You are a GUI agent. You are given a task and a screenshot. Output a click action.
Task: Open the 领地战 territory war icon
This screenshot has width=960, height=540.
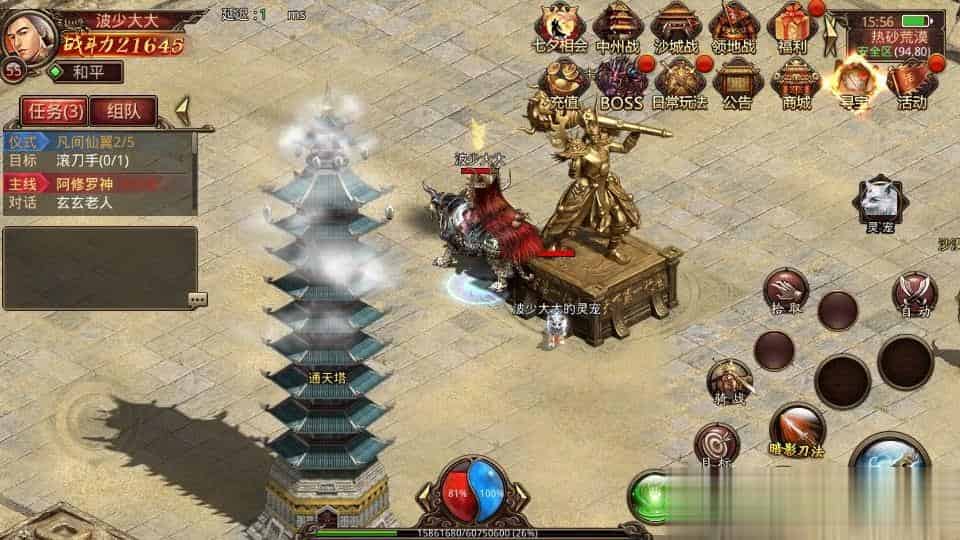tap(734, 26)
